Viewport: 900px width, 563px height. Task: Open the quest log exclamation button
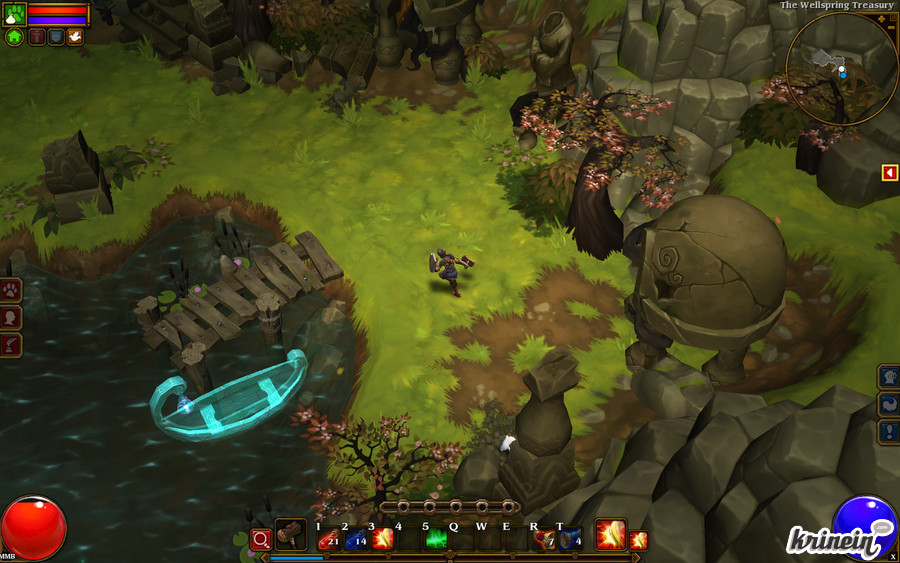[889, 431]
